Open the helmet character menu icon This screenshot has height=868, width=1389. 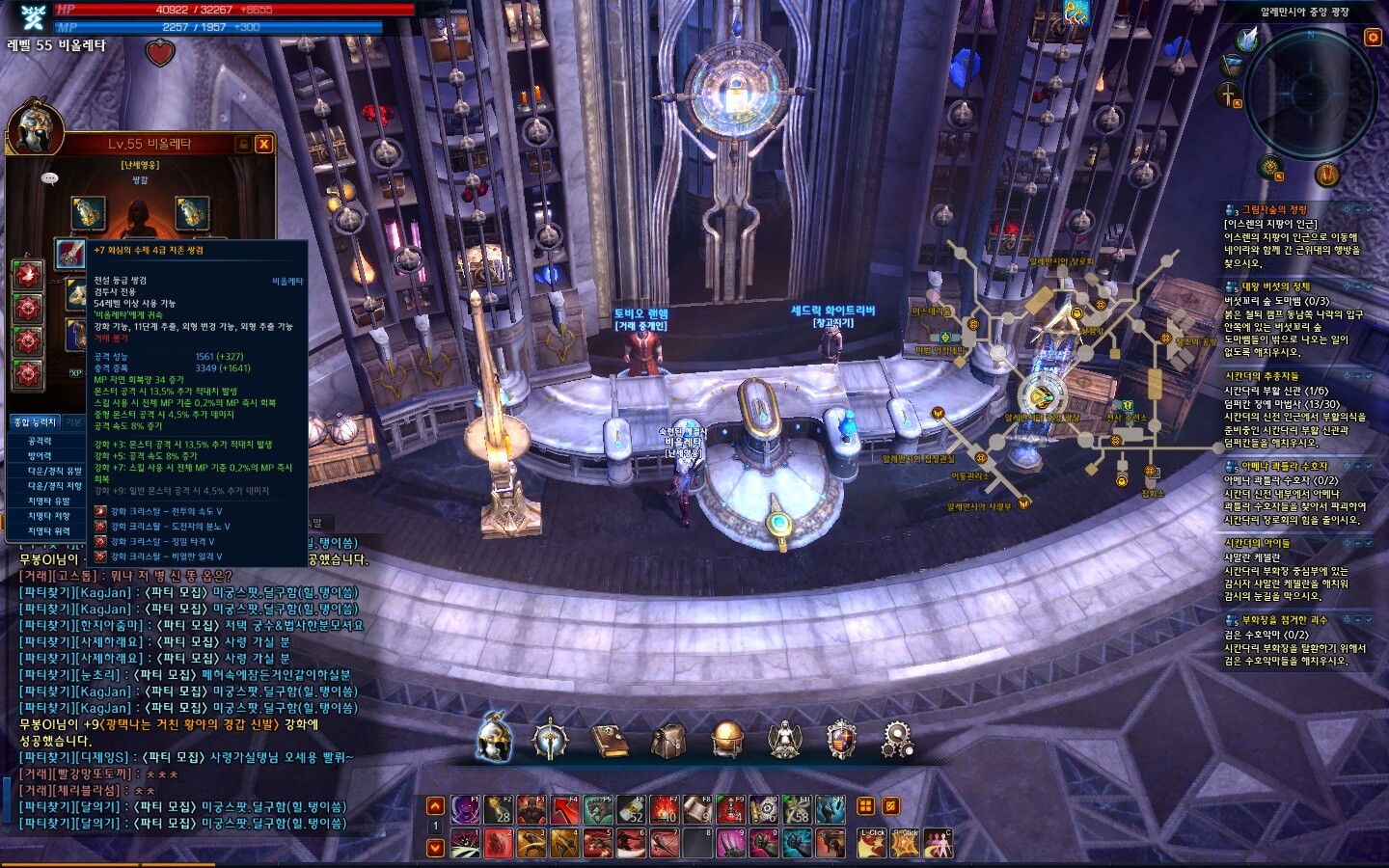point(495,740)
